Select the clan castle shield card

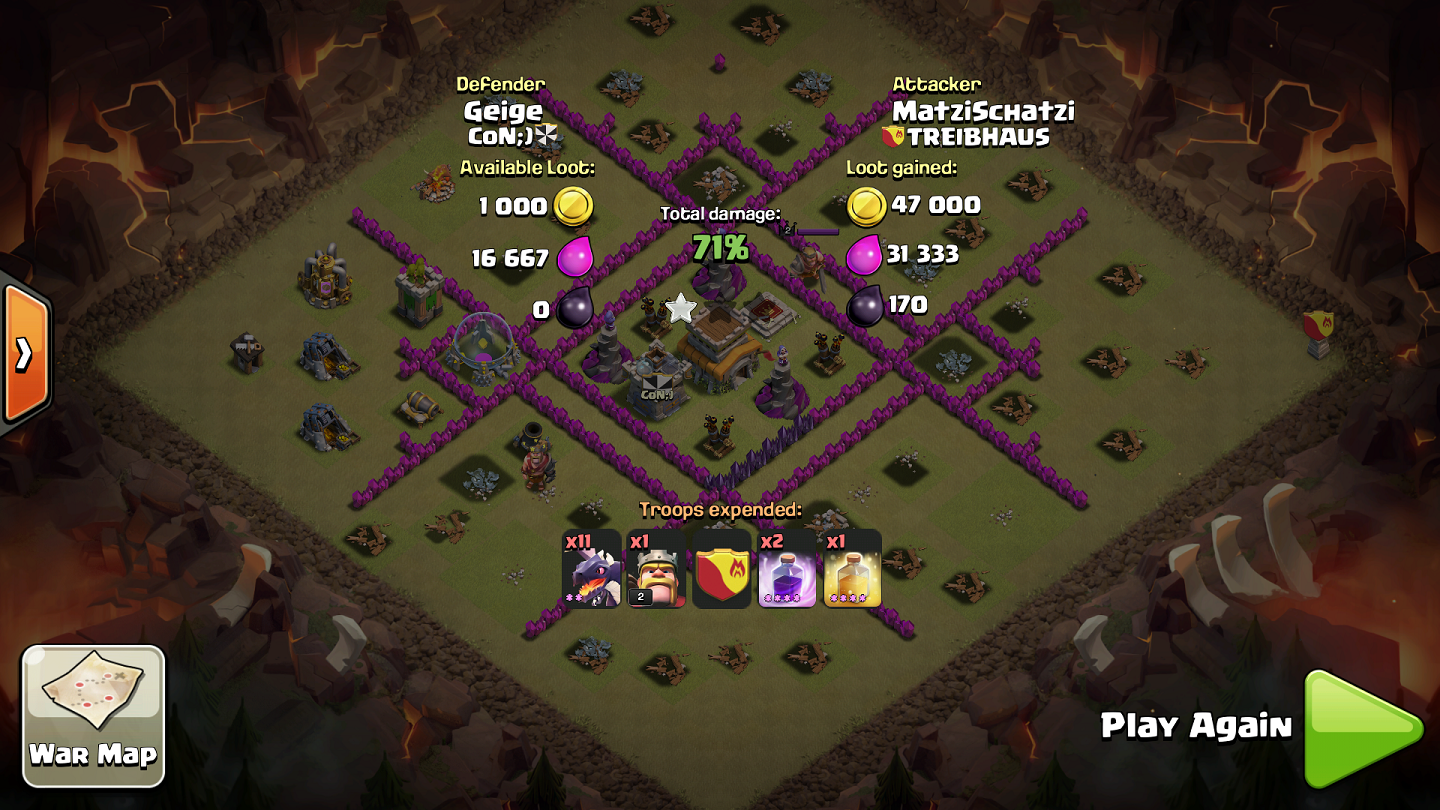pyautogui.click(x=721, y=569)
